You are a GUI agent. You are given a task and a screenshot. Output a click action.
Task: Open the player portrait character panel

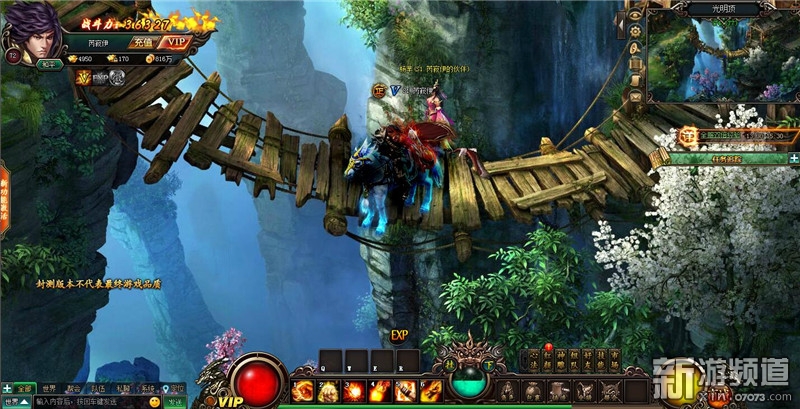(x=32, y=30)
